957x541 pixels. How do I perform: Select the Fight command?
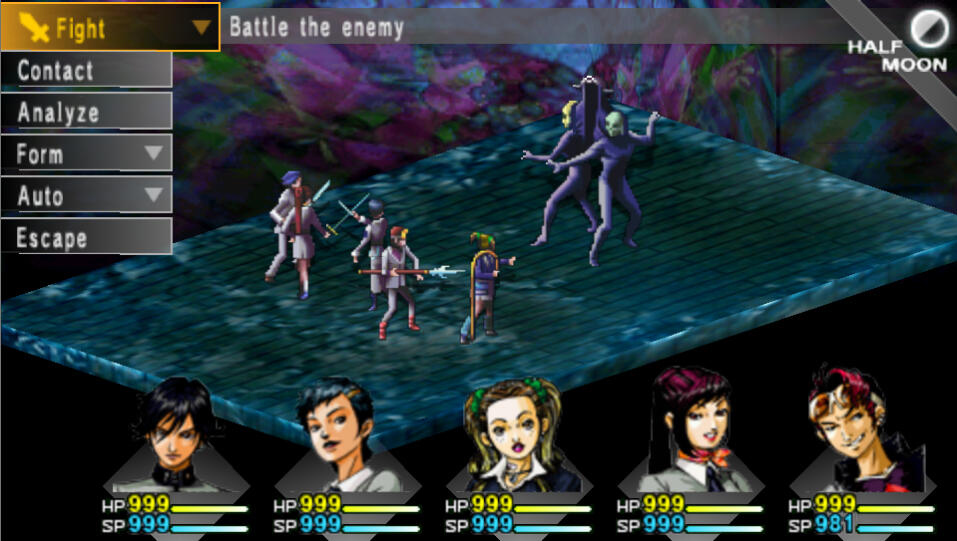click(108, 27)
